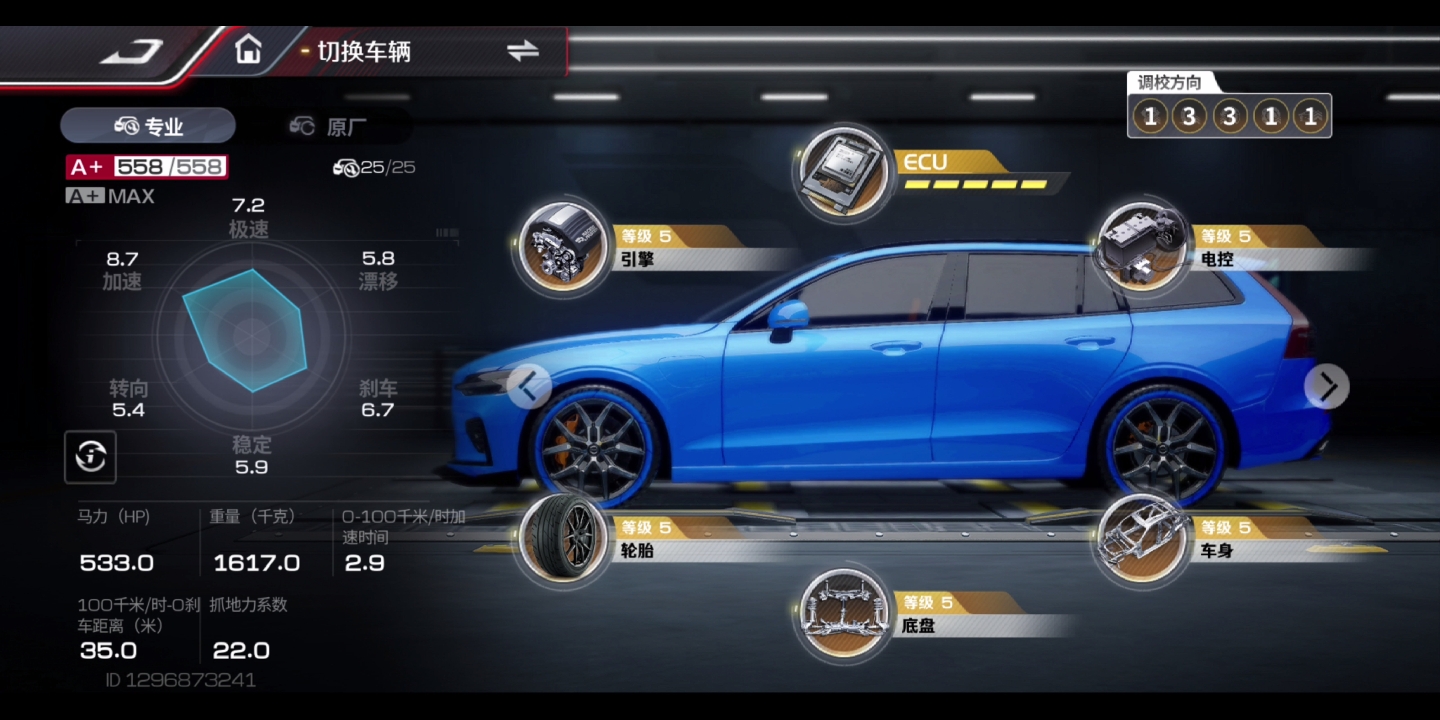Open the info button below the radar chart
This screenshot has height=720, width=1440.
pos(91,458)
